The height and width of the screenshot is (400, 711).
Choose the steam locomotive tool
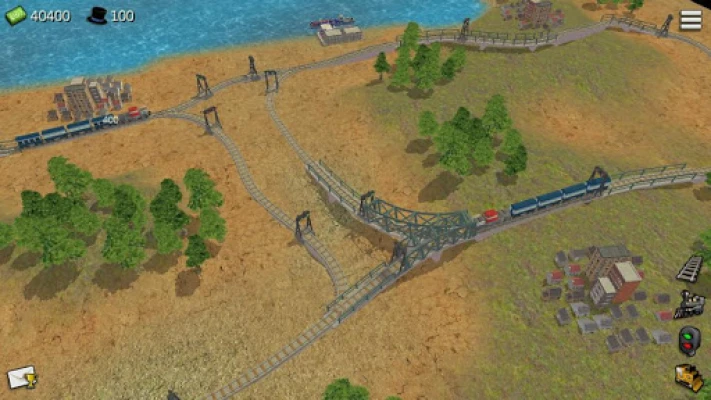click(x=690, y=303)
